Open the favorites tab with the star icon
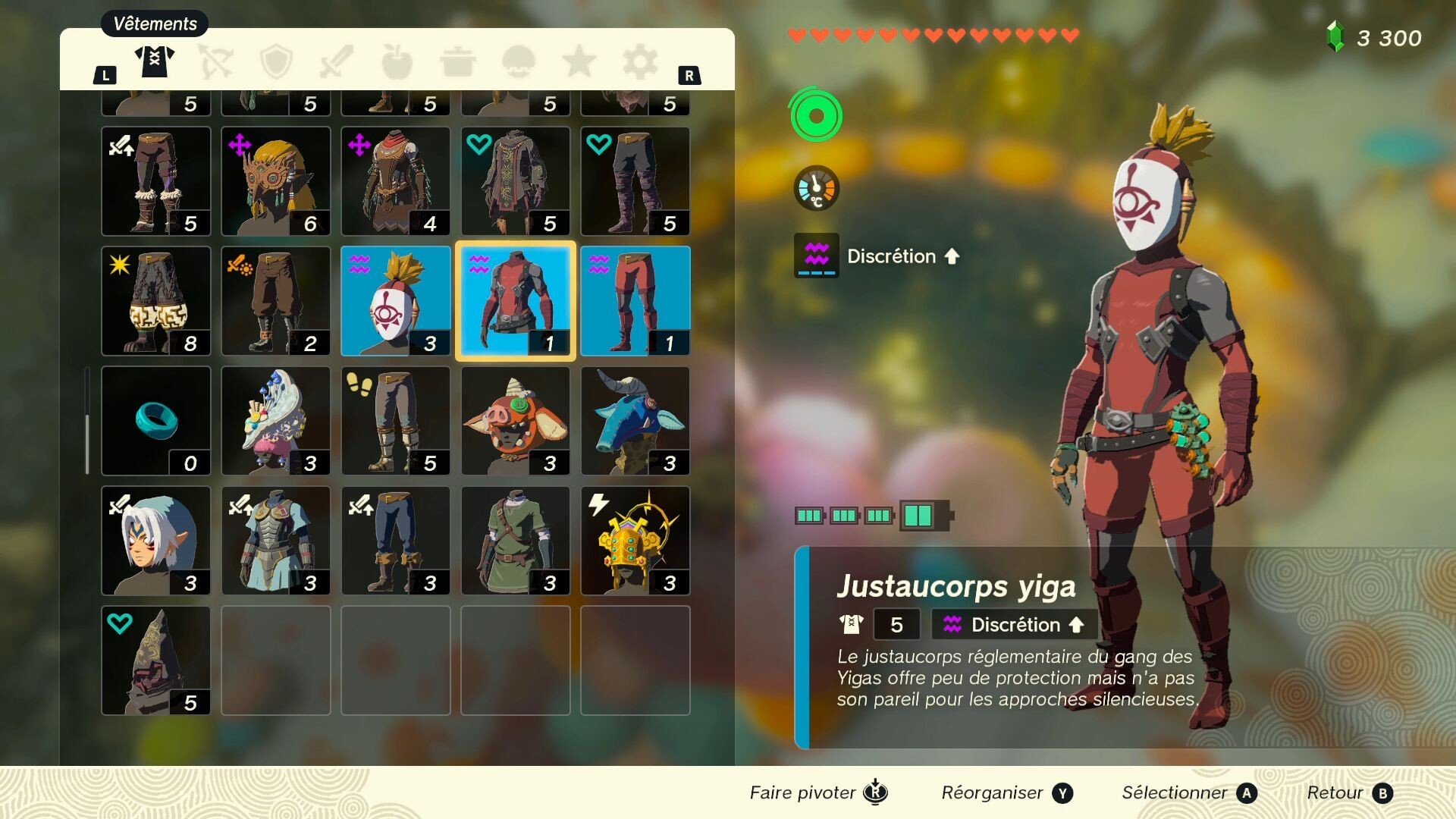Viewport: 1456px width, 819px height. (579, 62)
